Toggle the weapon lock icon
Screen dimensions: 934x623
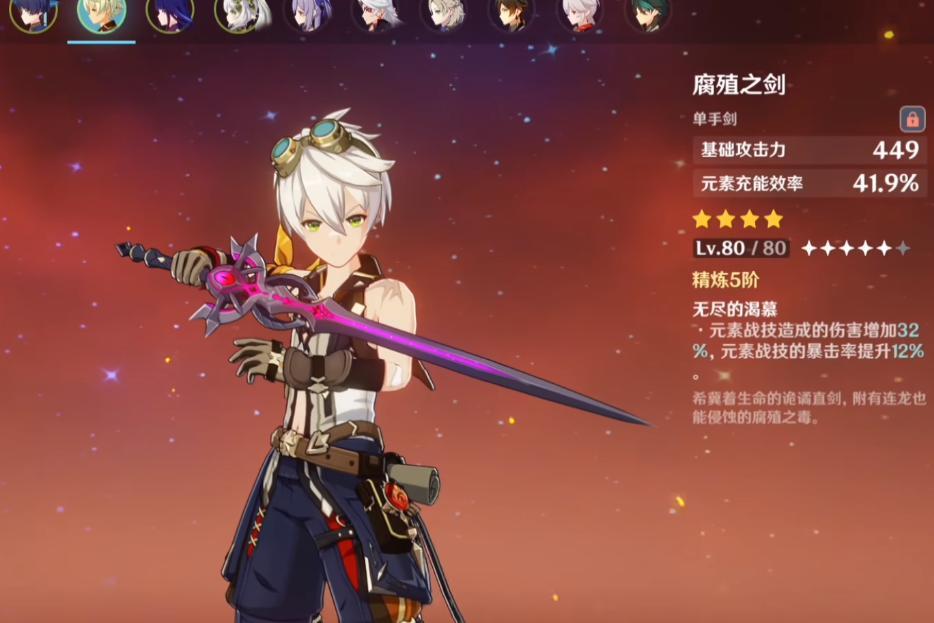tap(911, 119)
